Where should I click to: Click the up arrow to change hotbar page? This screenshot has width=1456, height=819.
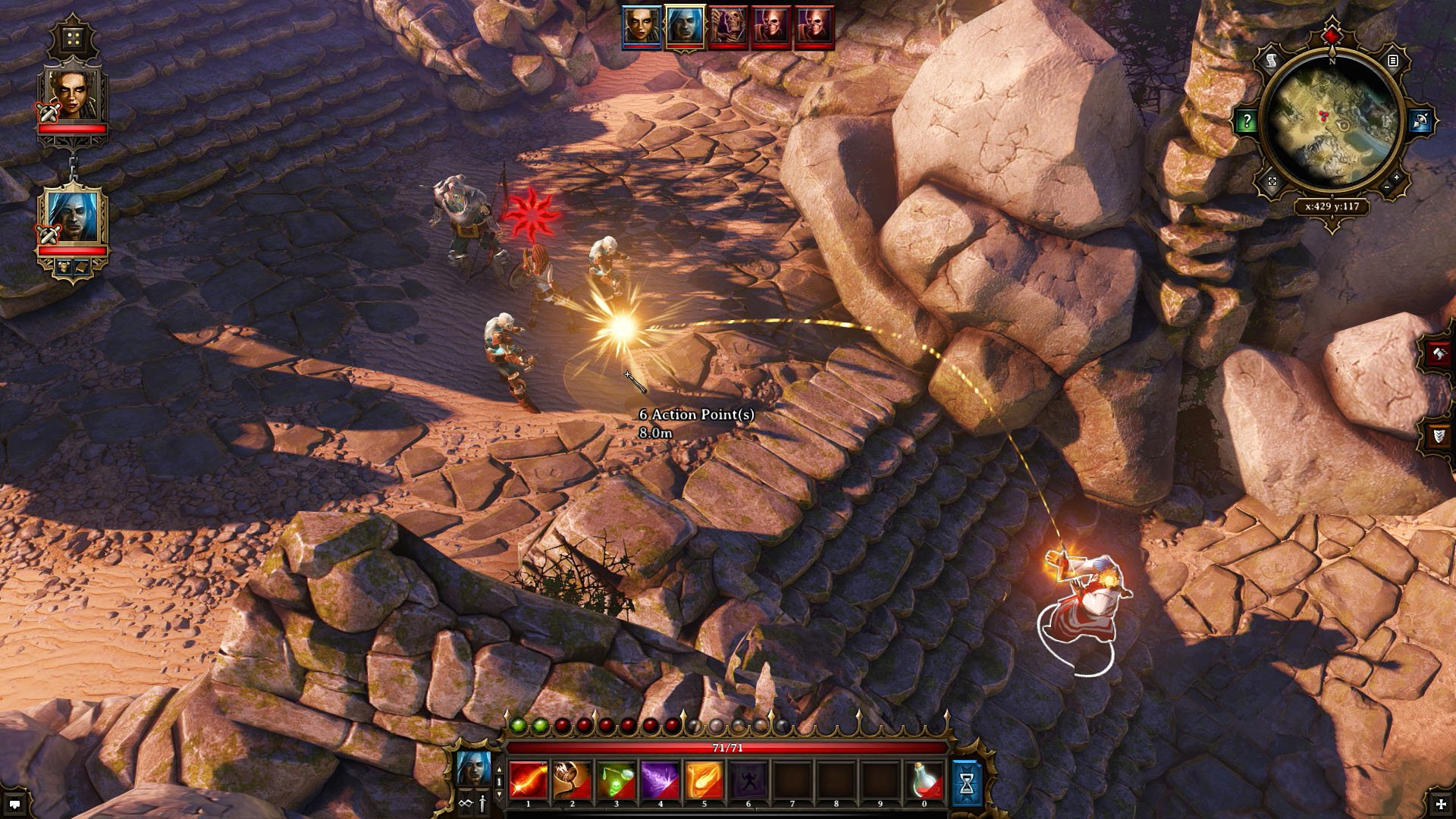[499, 770]
